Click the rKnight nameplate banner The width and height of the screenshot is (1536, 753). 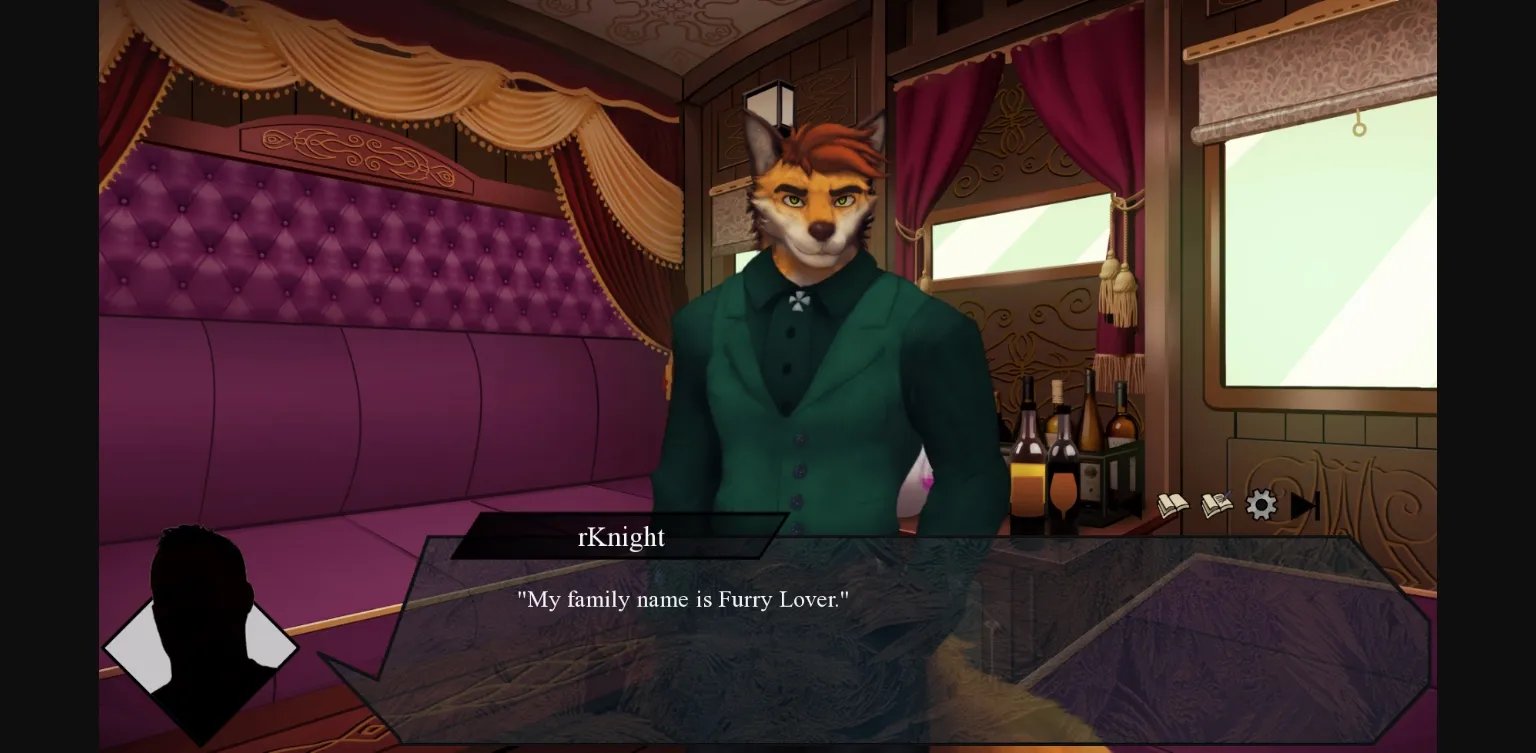coord(620,538)
